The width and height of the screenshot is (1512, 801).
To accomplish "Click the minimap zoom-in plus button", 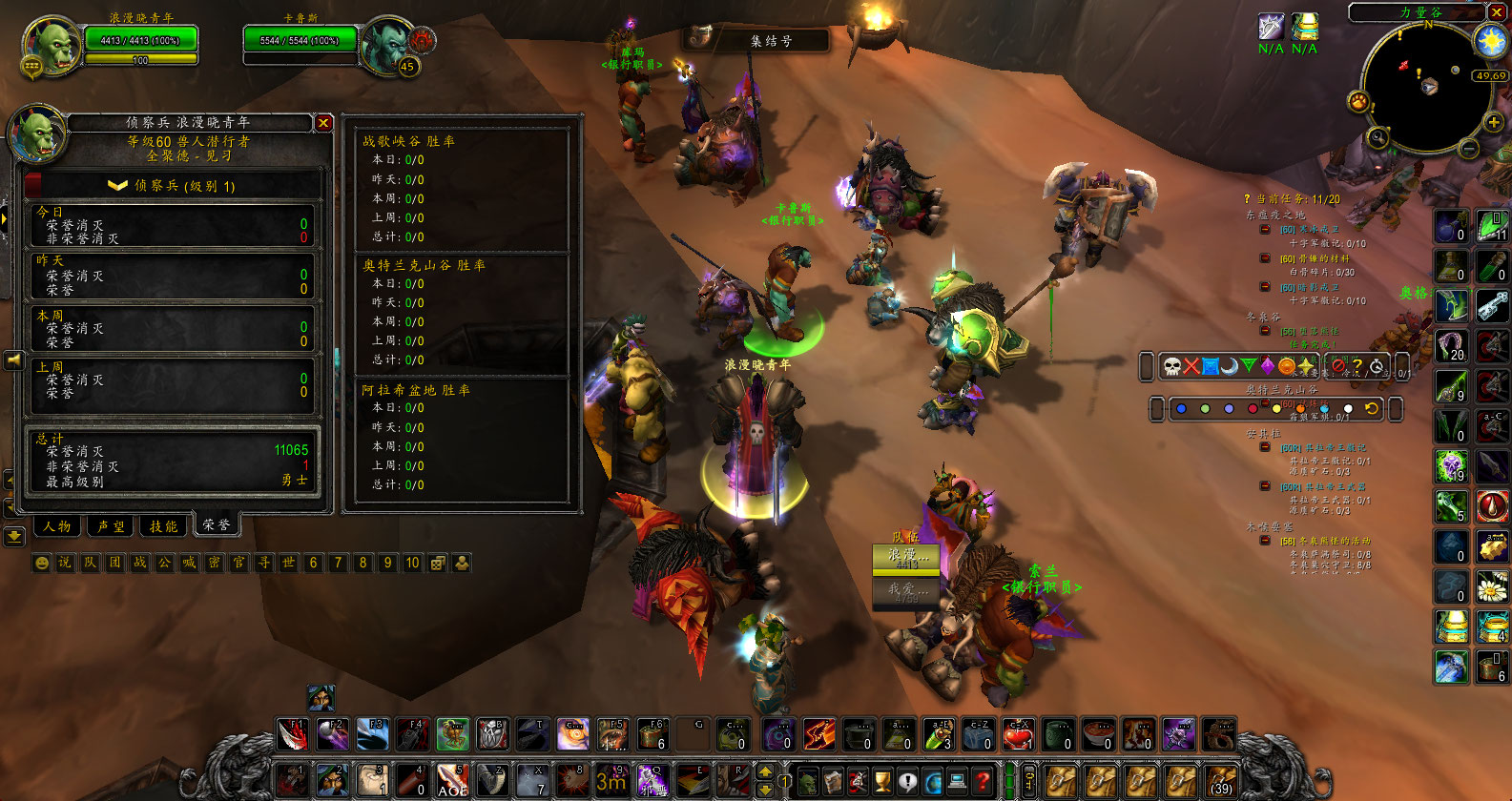I will click(x=1493, y=121).
